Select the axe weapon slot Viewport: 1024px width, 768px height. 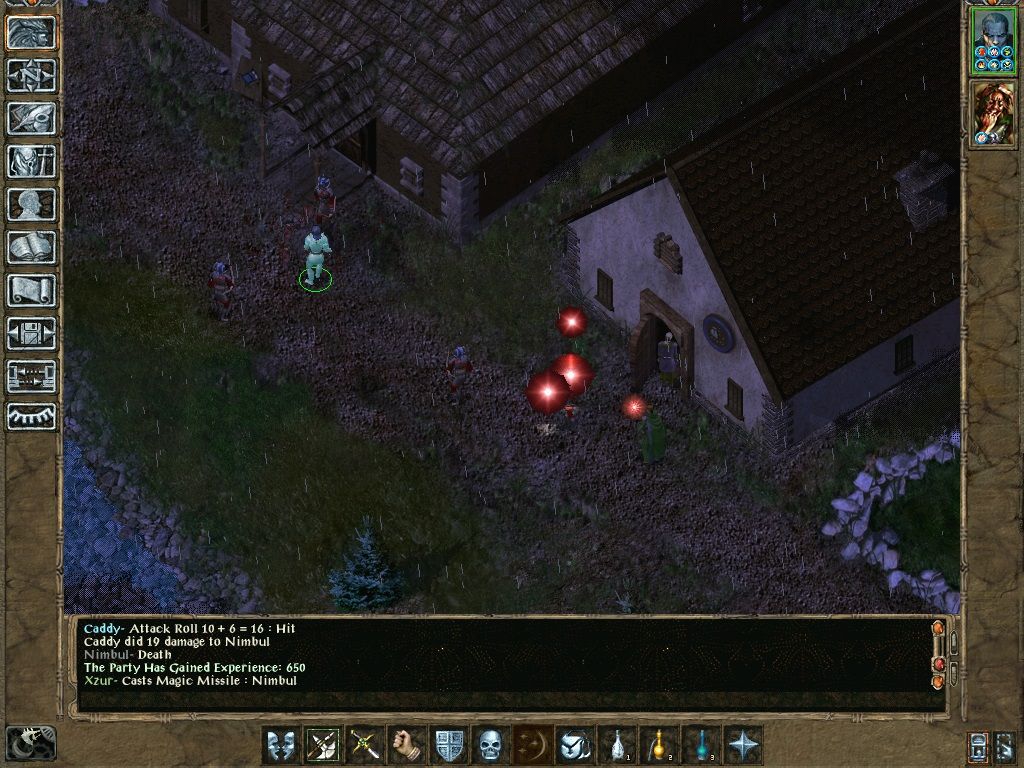point(323,745)
